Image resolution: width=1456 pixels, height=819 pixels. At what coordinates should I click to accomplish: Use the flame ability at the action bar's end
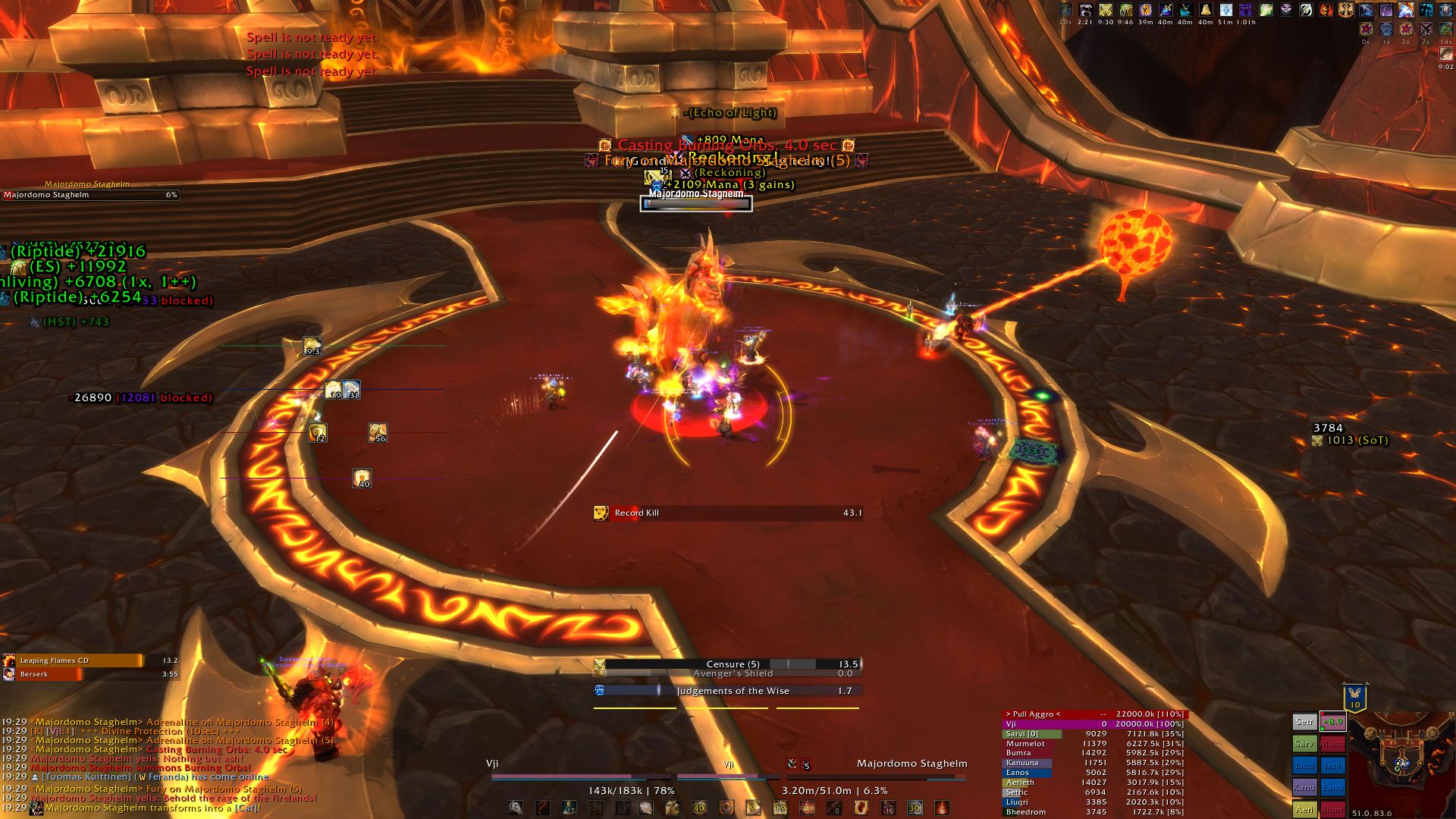(x=941, y=808)
